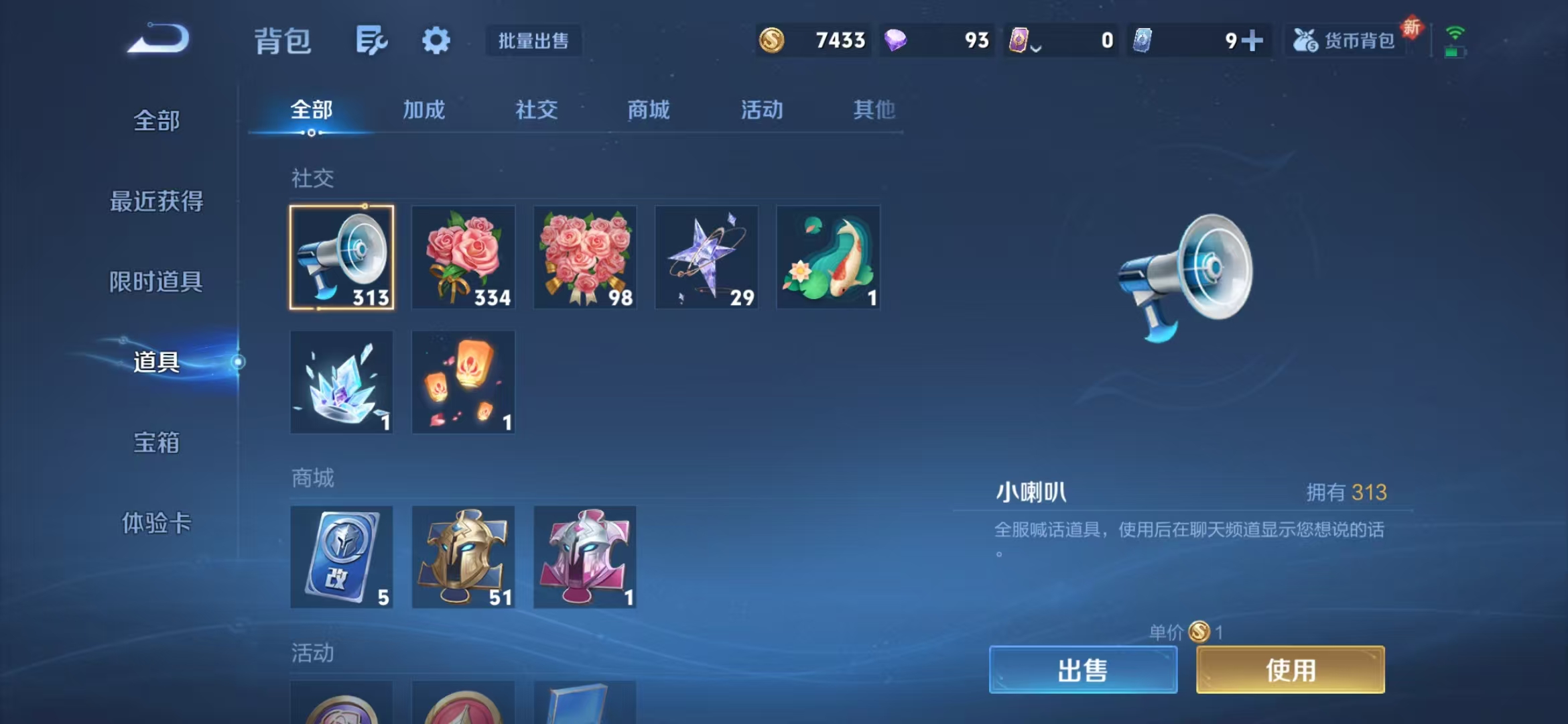Select the koi fish social item

[828, 258]
